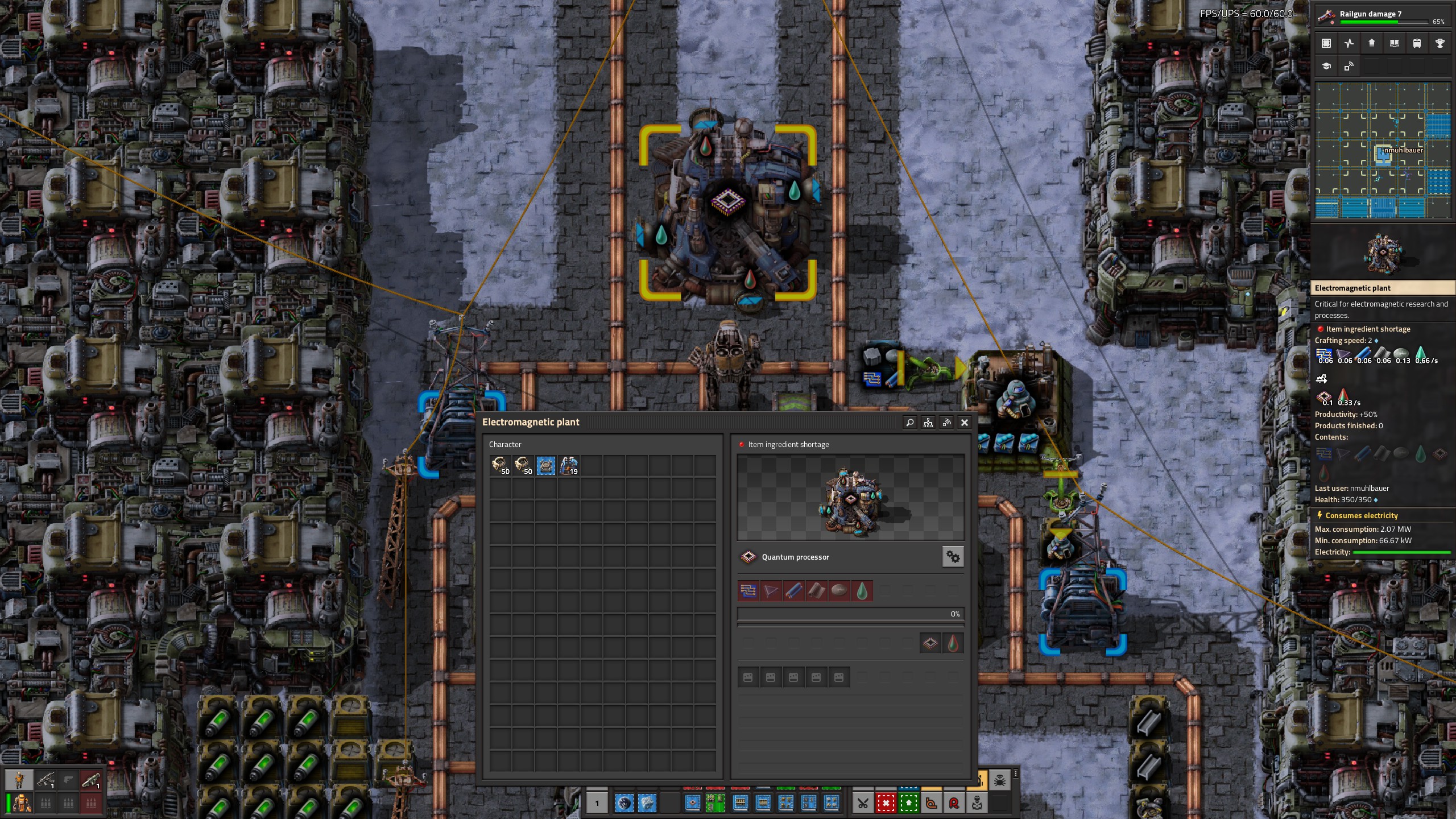Open the tips graduation cap button
This screenshot has height=819, width=1456.
click(x=1326, y=66)
